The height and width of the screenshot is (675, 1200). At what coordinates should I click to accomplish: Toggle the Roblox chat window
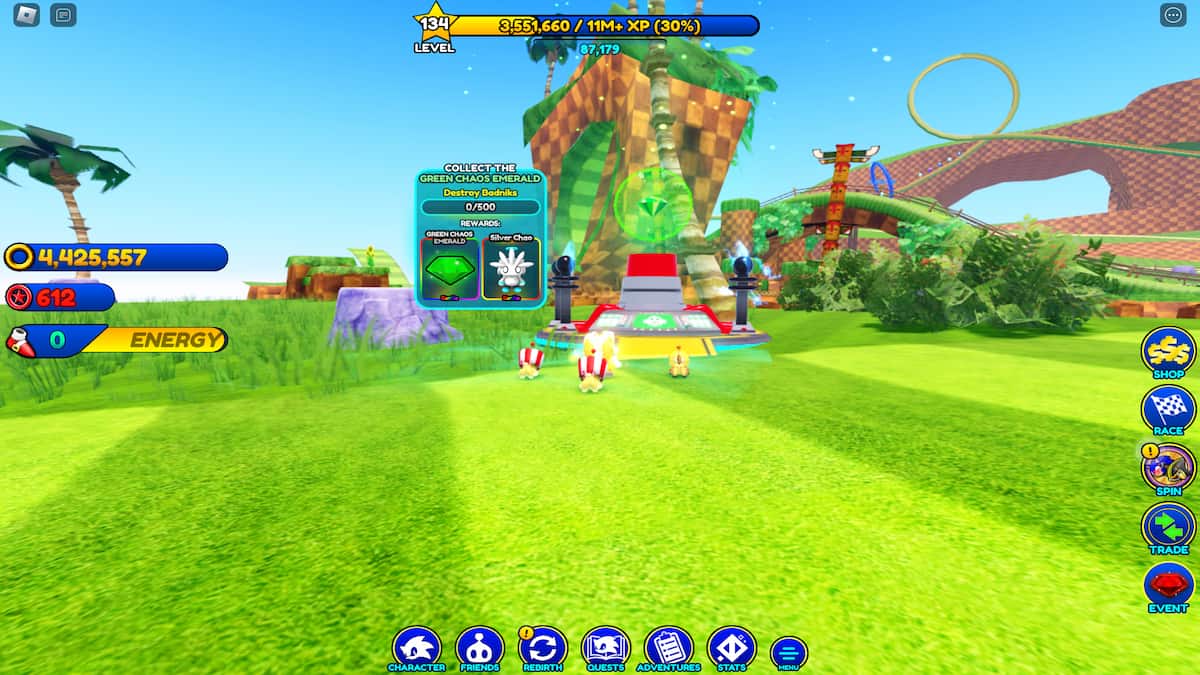[63, 15]
